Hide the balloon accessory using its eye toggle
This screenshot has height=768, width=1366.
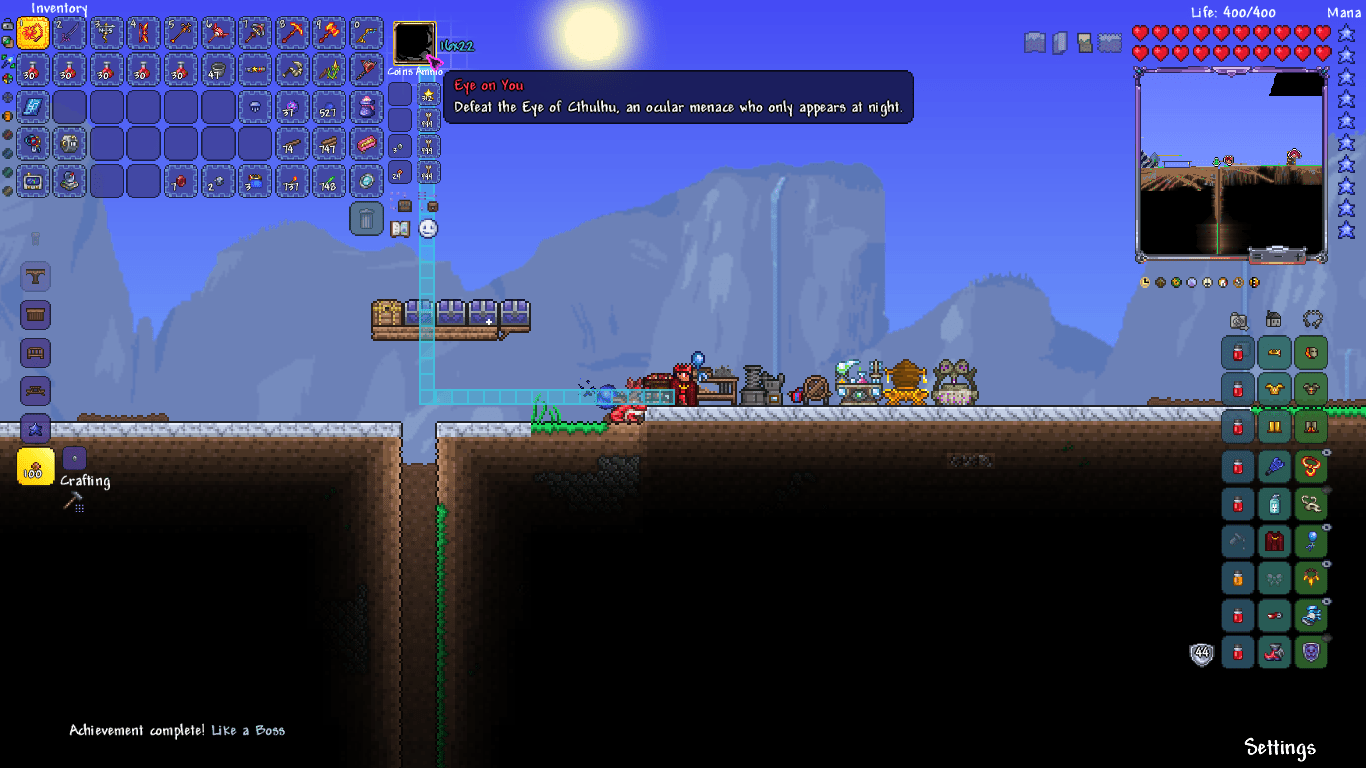point(1326,528)
